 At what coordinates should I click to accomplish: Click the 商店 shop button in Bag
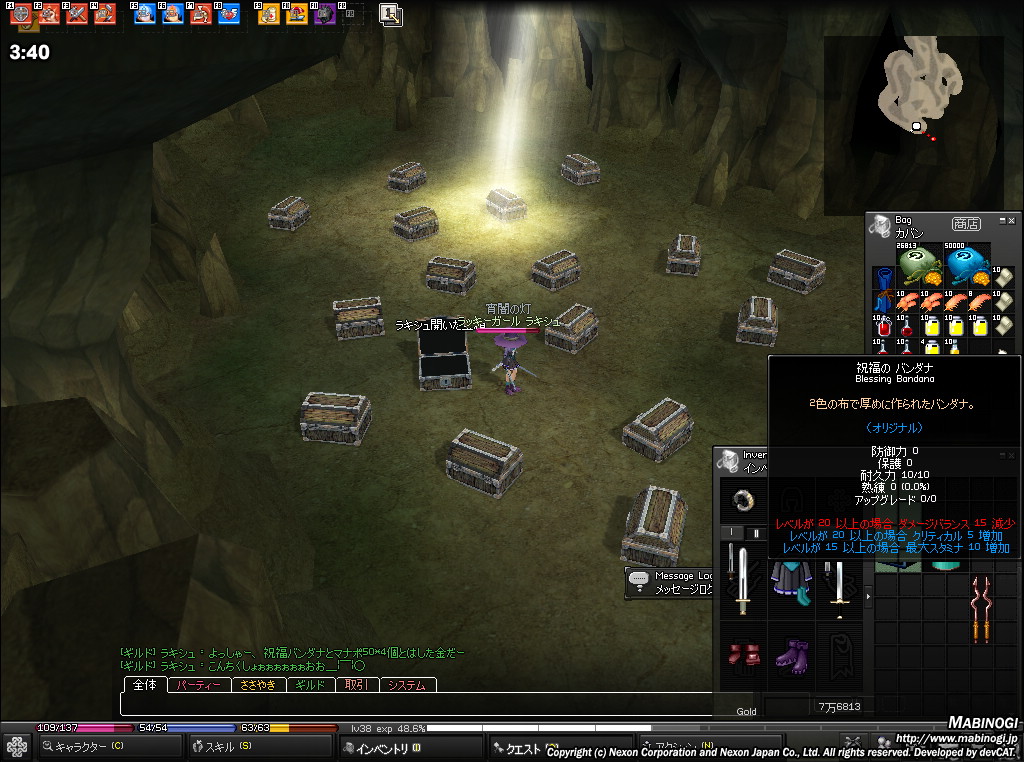pyautogui.click(x=966, y=223)
